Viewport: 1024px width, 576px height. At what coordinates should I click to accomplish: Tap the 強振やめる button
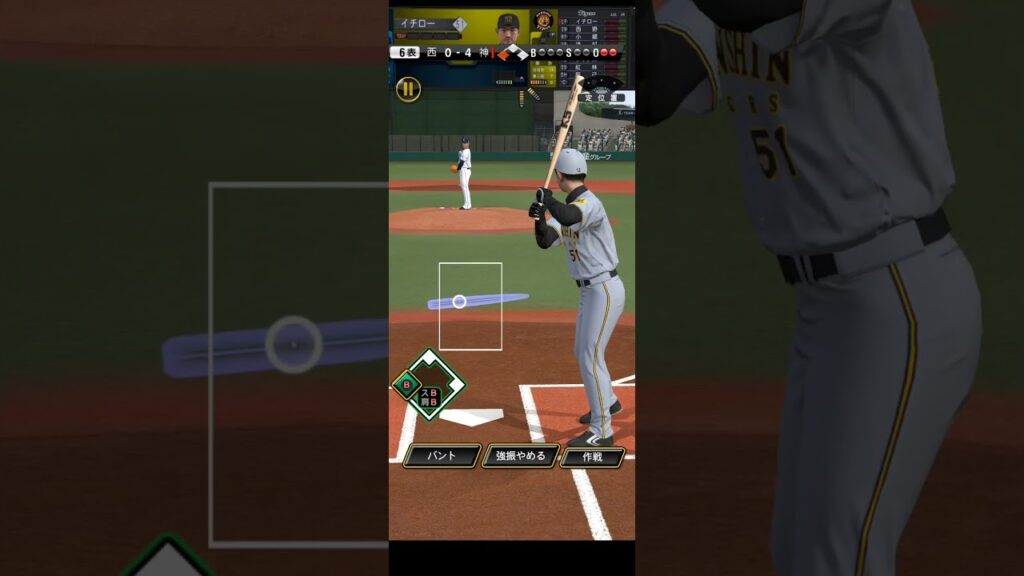[521, 456]
